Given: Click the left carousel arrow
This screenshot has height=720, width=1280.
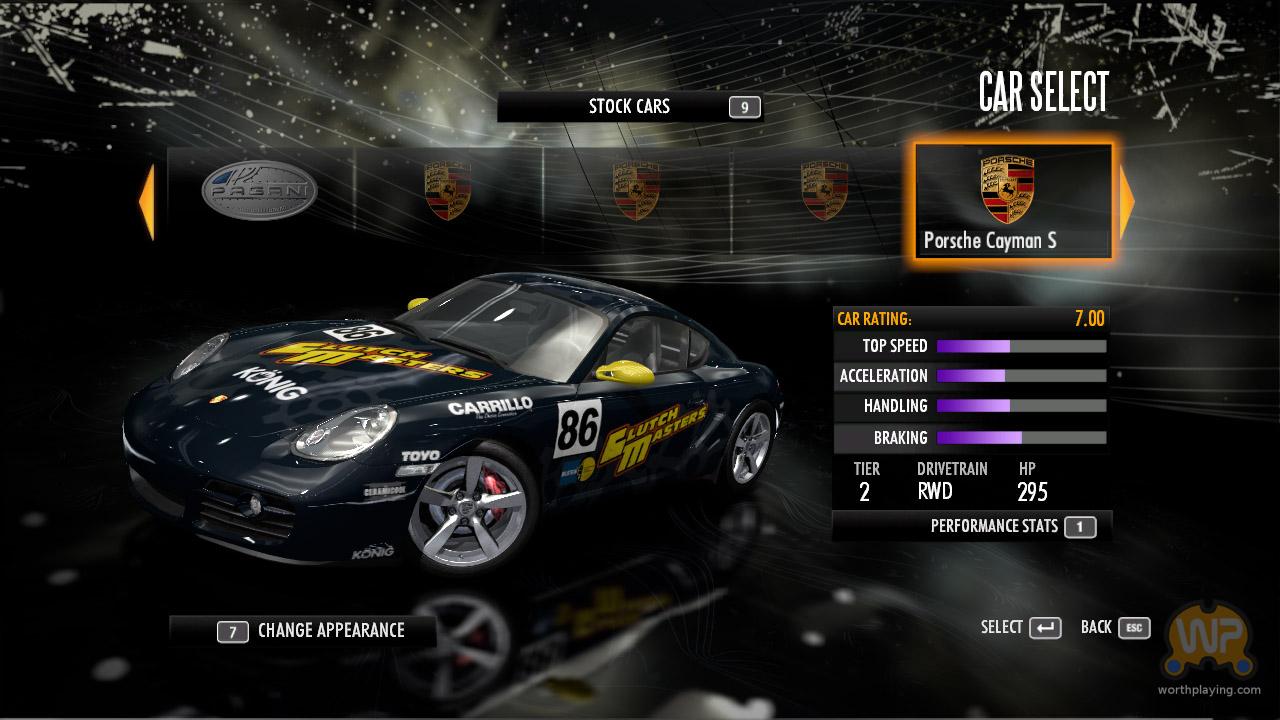Looking at the screenshot, I should 147,202.
